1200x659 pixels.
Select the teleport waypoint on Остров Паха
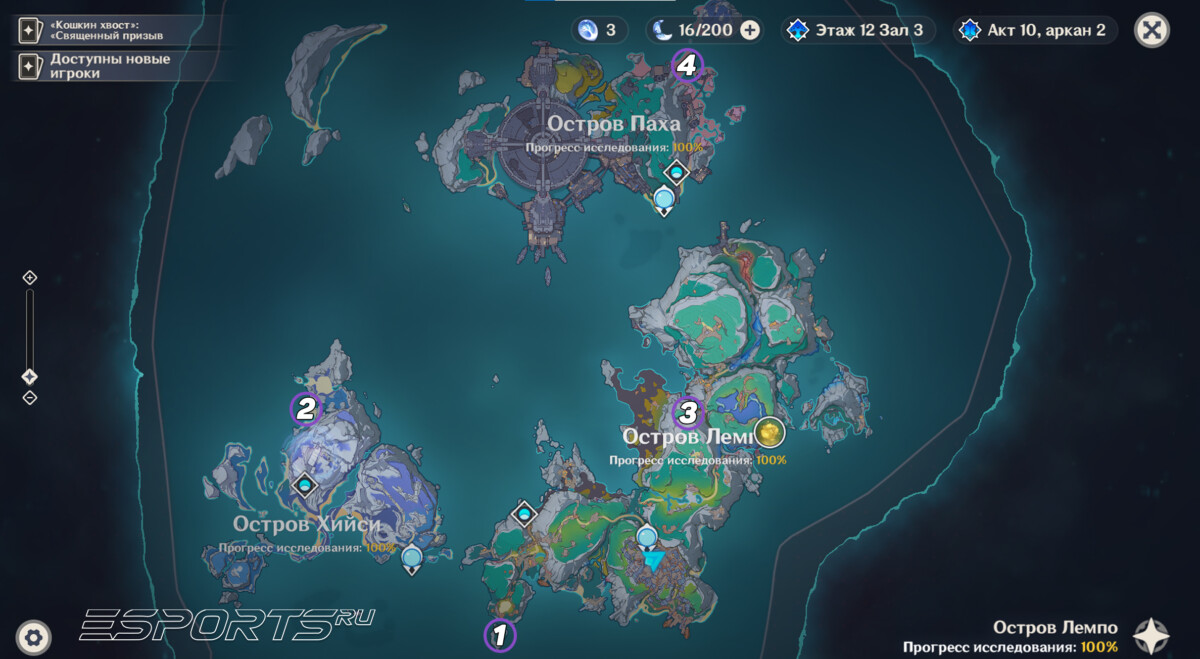(x=665, y=201)
